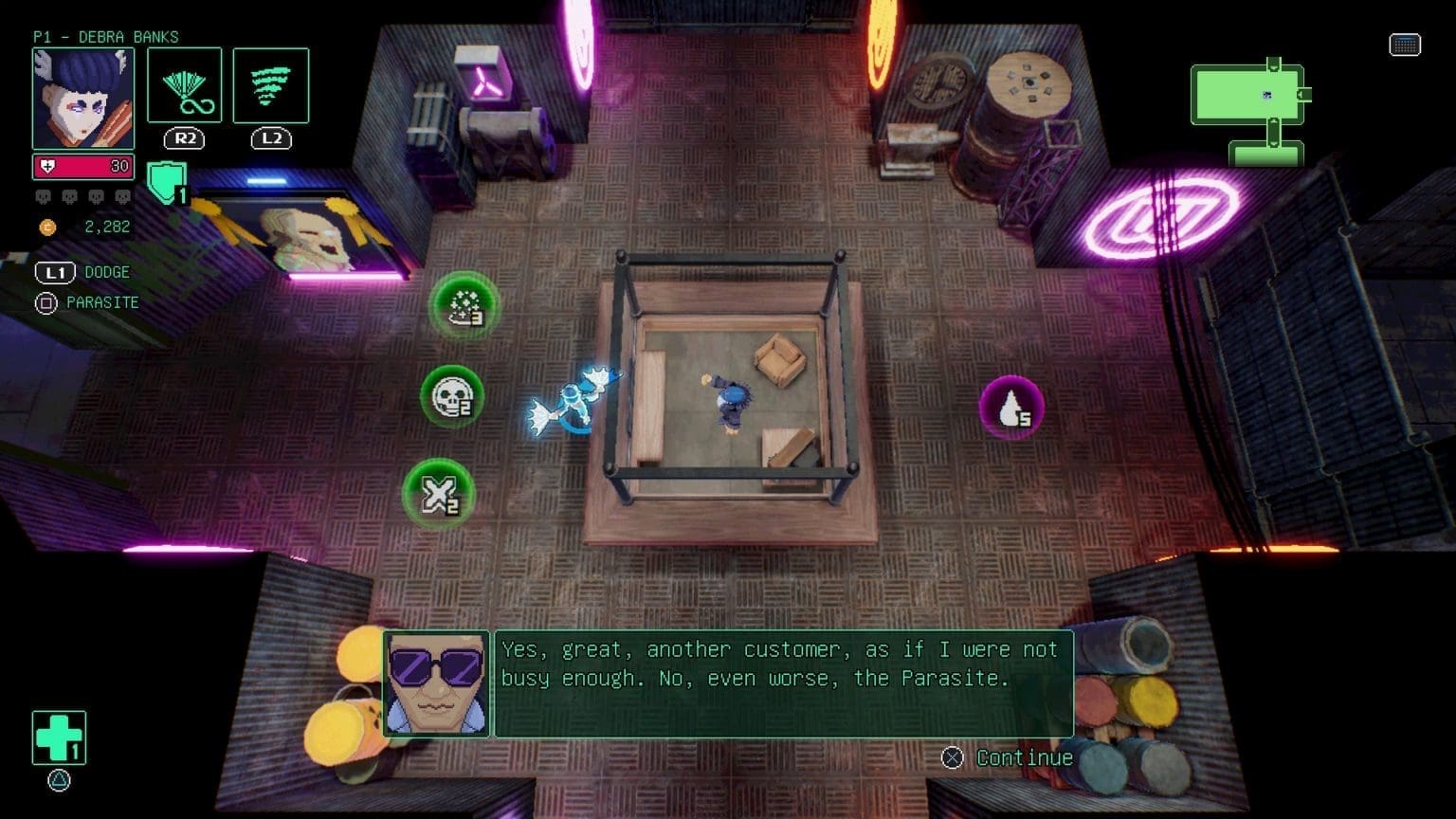Screen dimensions: 1456x819
Task: Toggle the shield counter indicator
Action: tap(167, 180)
